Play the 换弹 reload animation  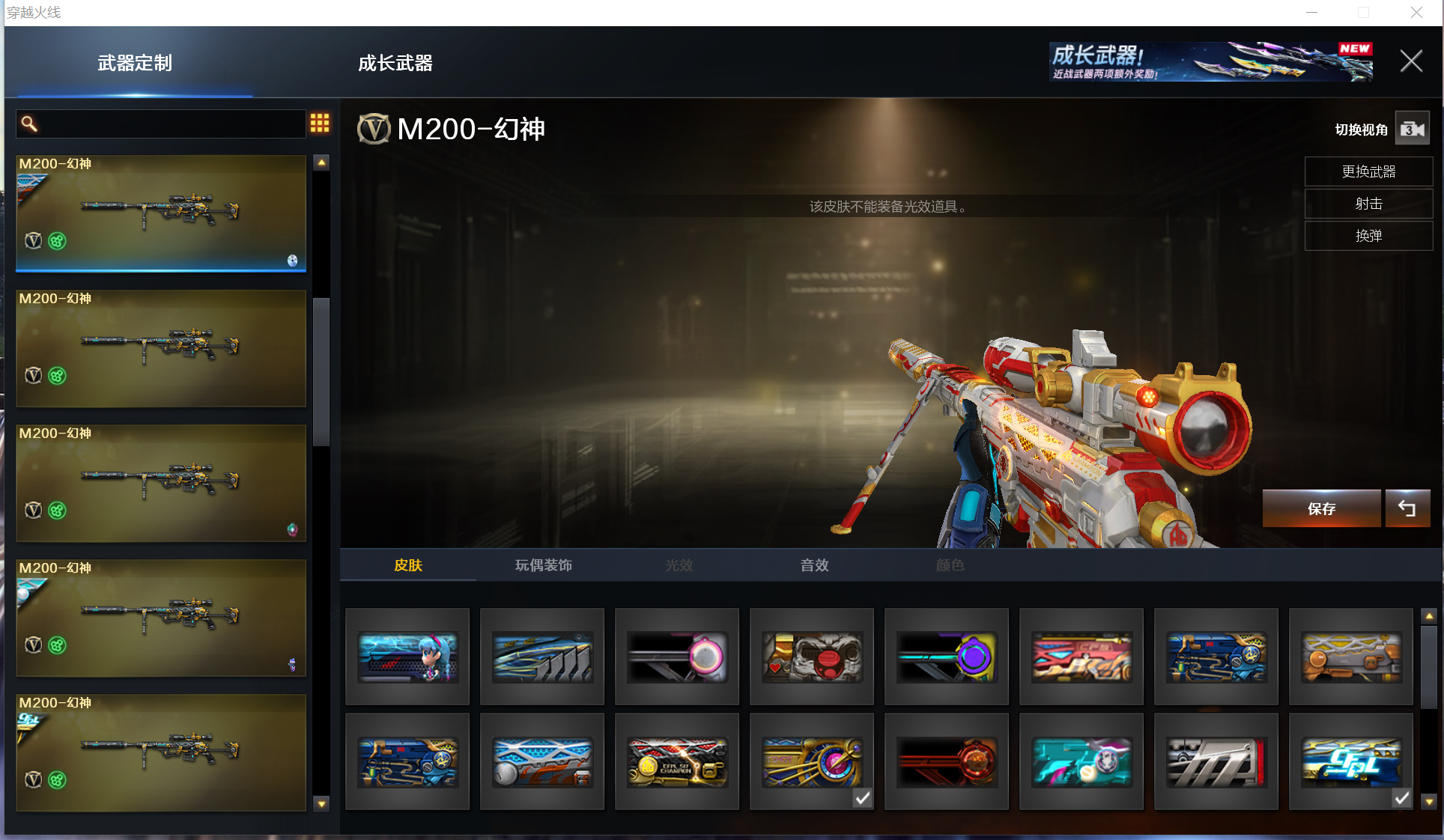tap(1368, 236)
